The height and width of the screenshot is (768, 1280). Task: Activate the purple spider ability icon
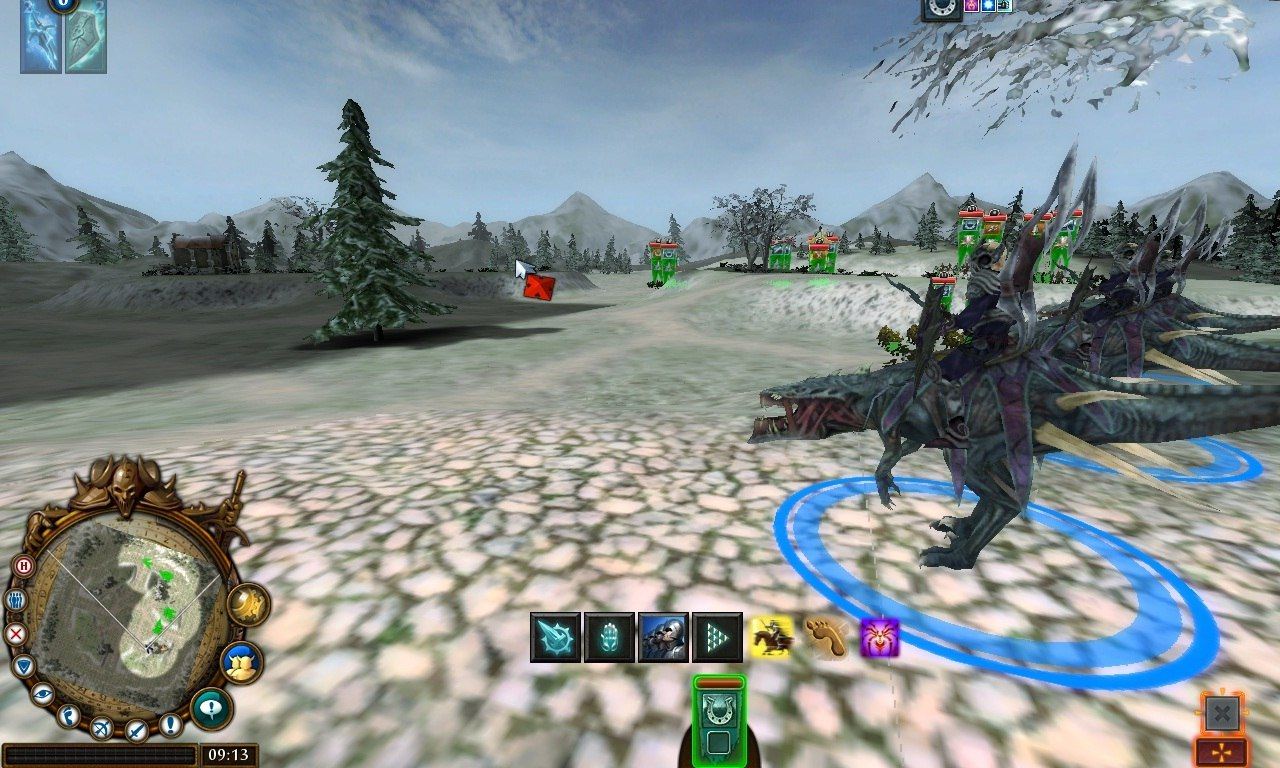tap(880, 637)
